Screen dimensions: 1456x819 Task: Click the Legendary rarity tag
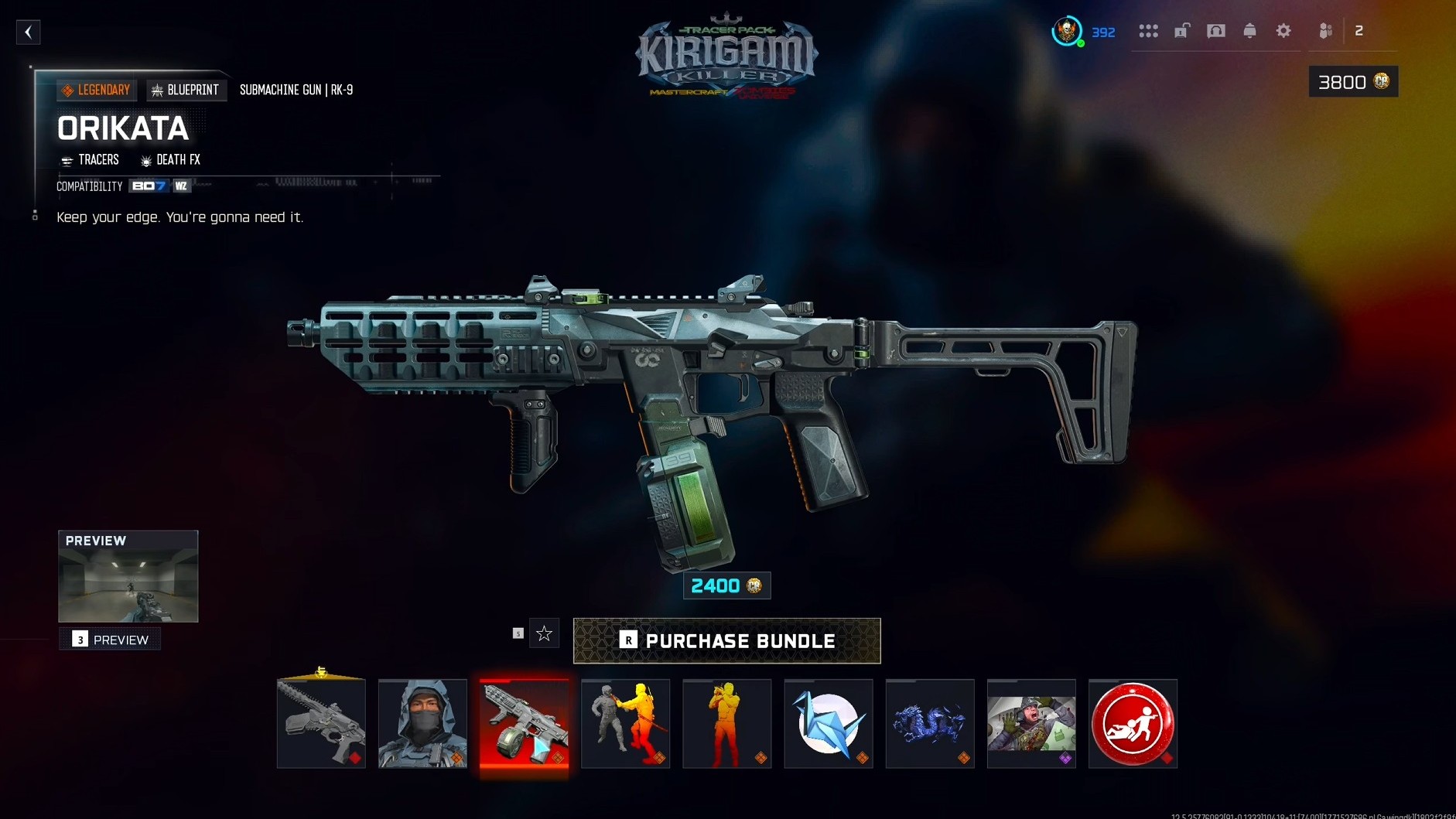(x=97, y=90)
